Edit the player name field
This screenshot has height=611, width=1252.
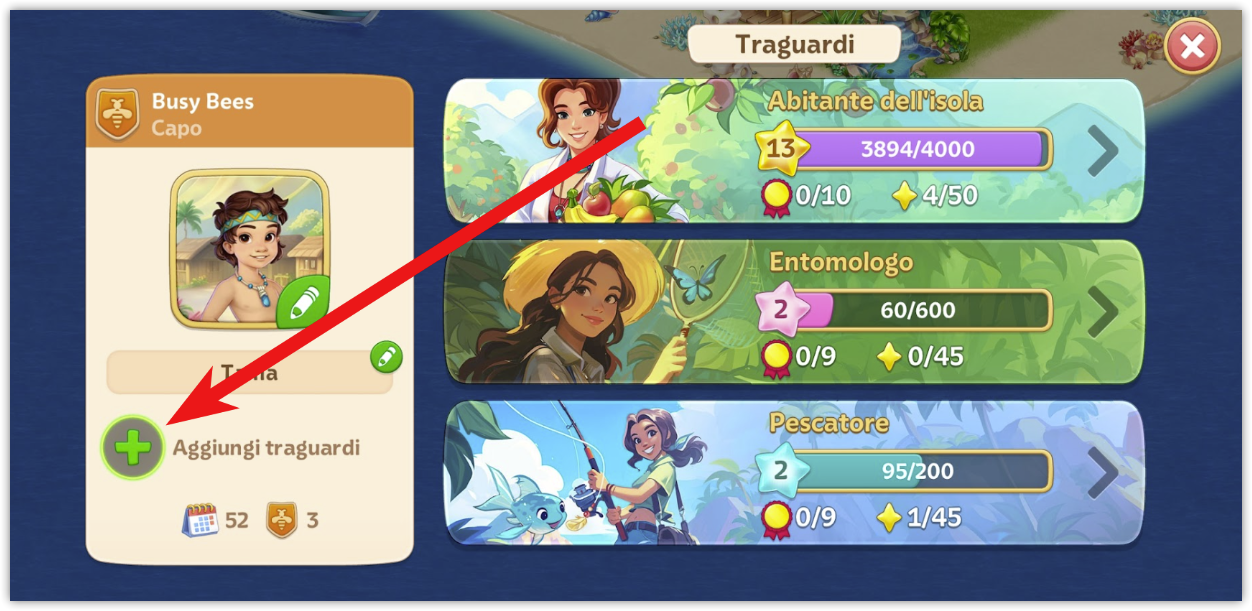386,356
